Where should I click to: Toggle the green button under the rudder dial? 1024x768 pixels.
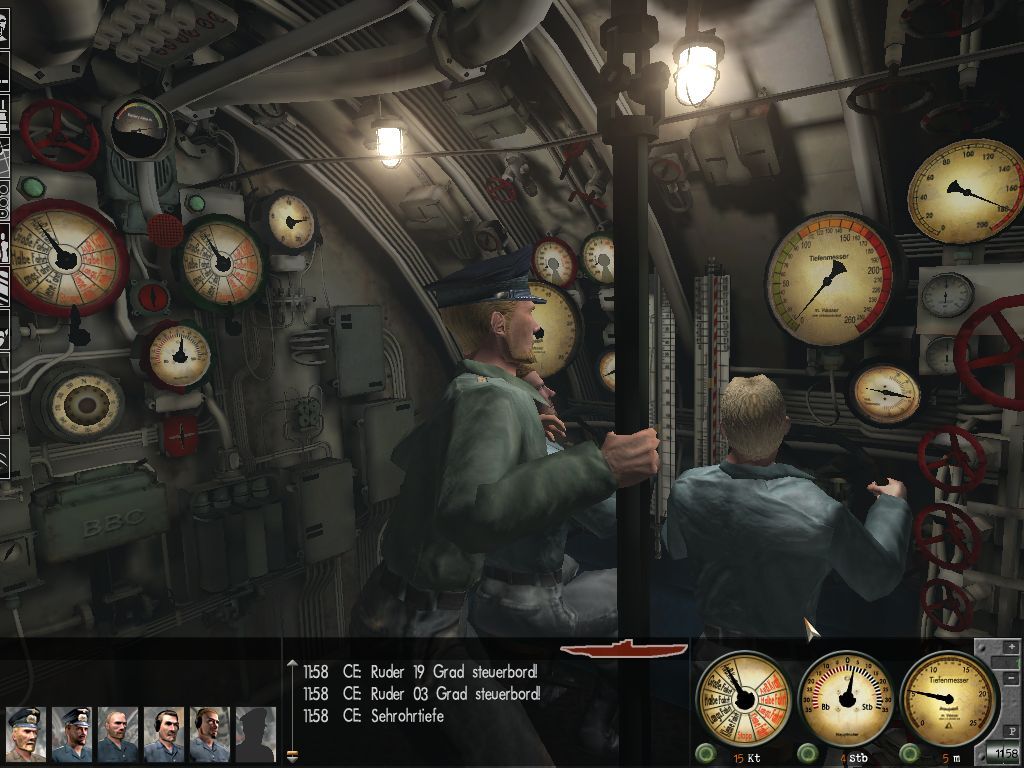(x=807, y=753)
